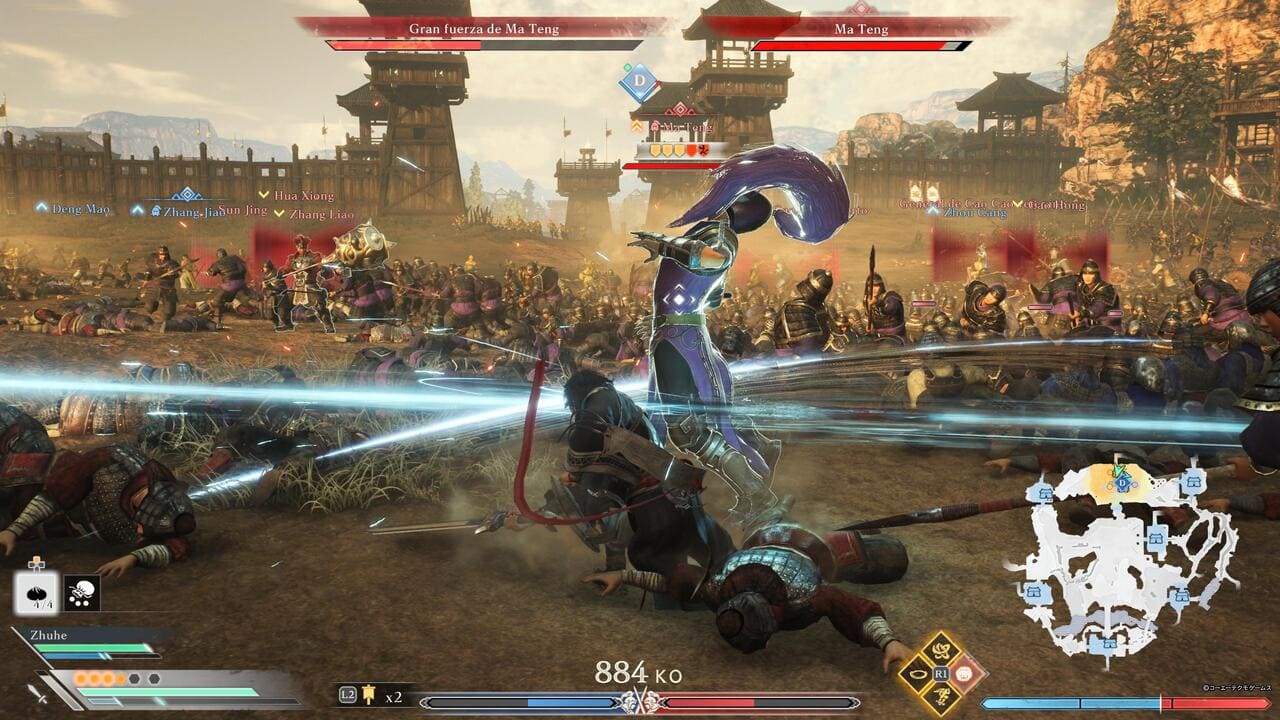Click the D objective marker on the minimap

click(1122, 484)
